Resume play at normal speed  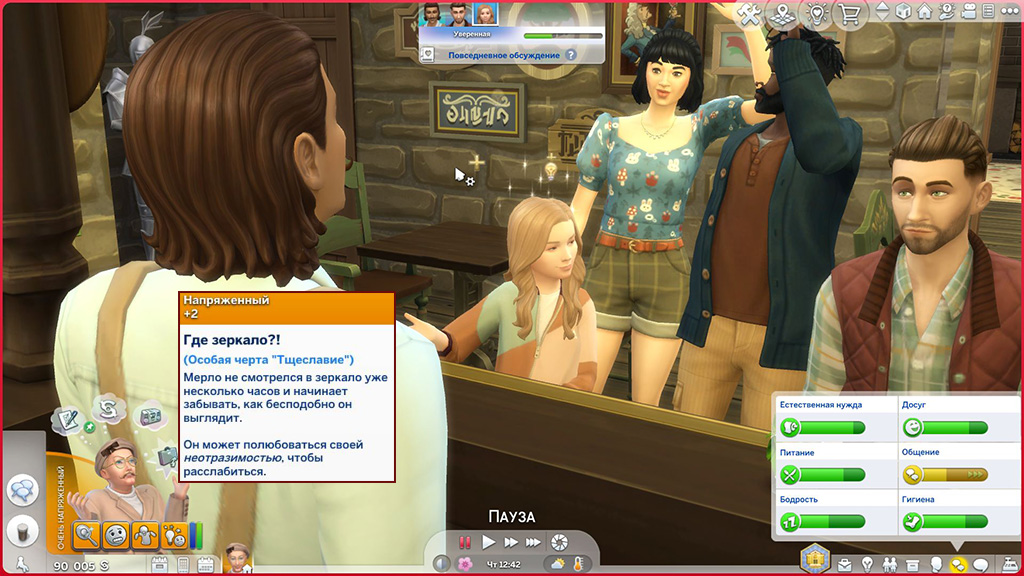[488, 542]
